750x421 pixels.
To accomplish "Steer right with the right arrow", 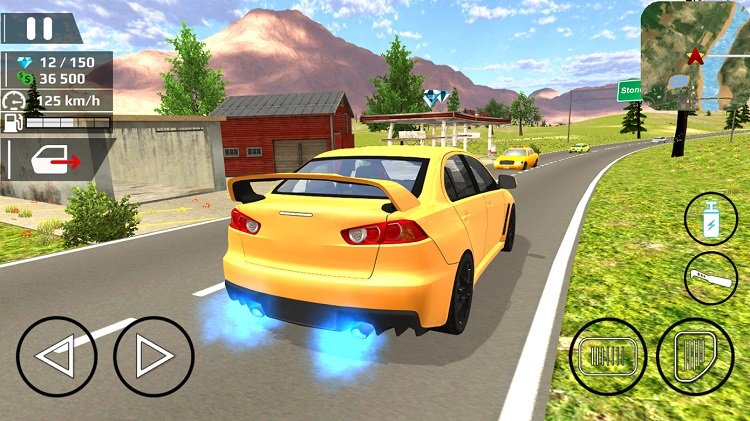I will pyautogui.click(x=153, y=356).
